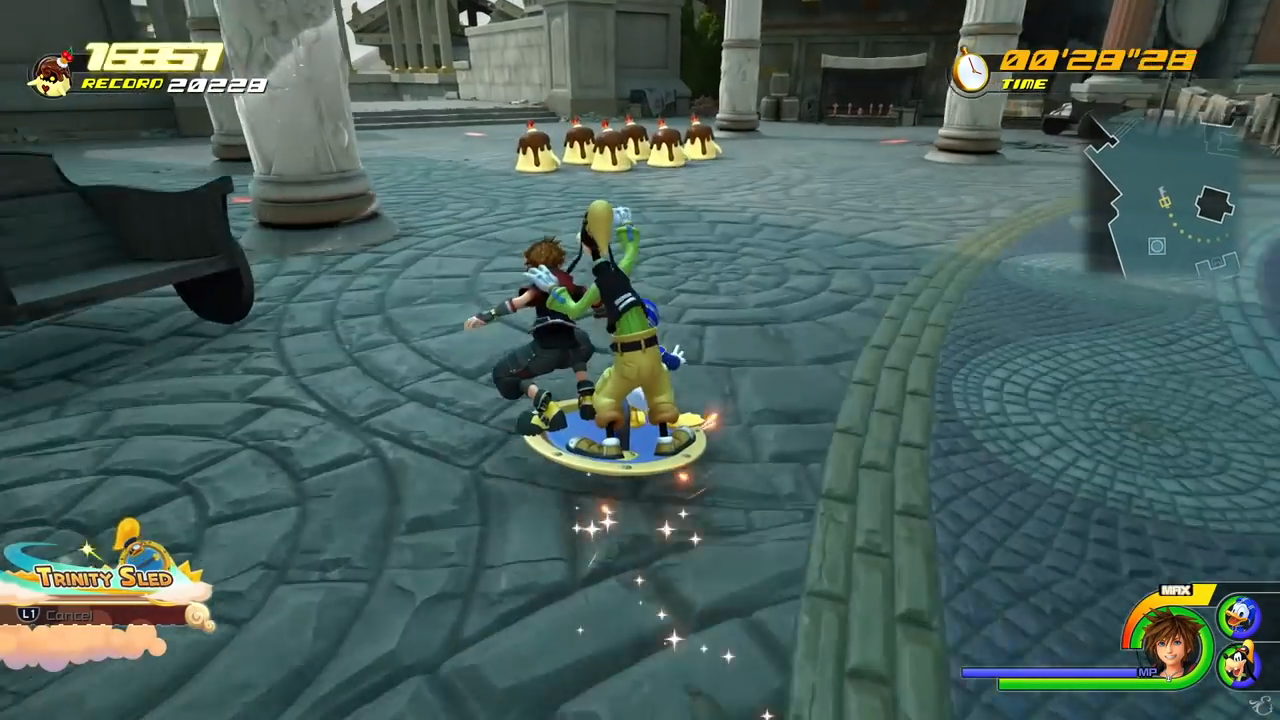Click the Sora player marker on the minimap
The height and width of the screenshot is (720, 1280).
point(1165,200)
